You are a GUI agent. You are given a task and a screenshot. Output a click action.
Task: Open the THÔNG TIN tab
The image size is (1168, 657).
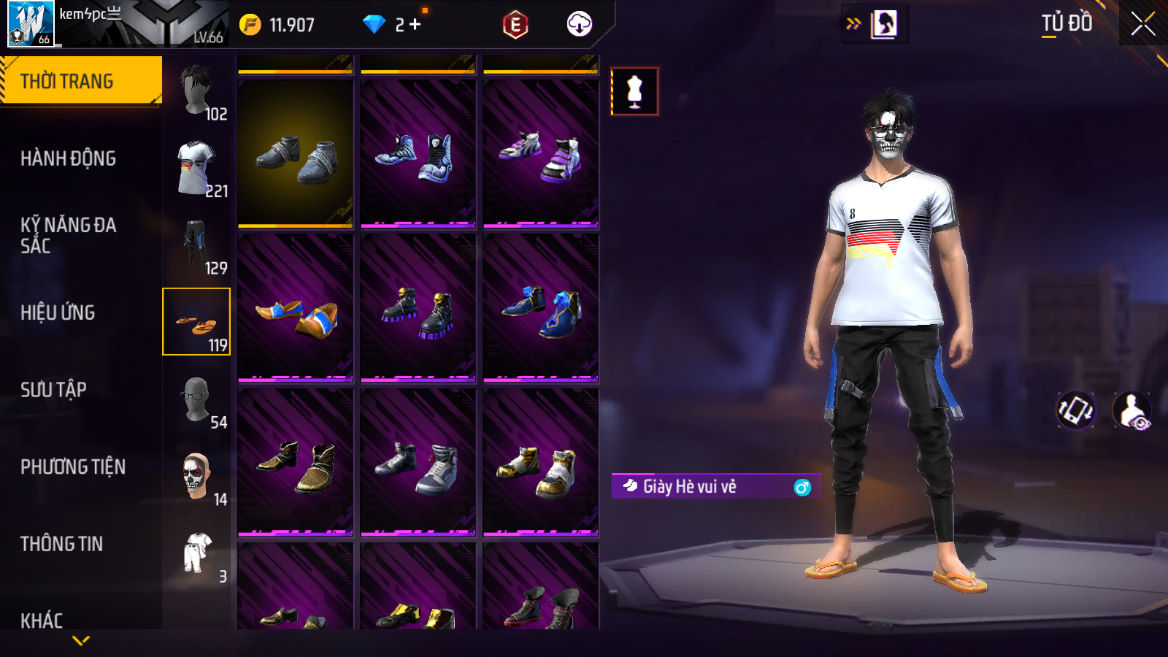(x=62, y=543)
